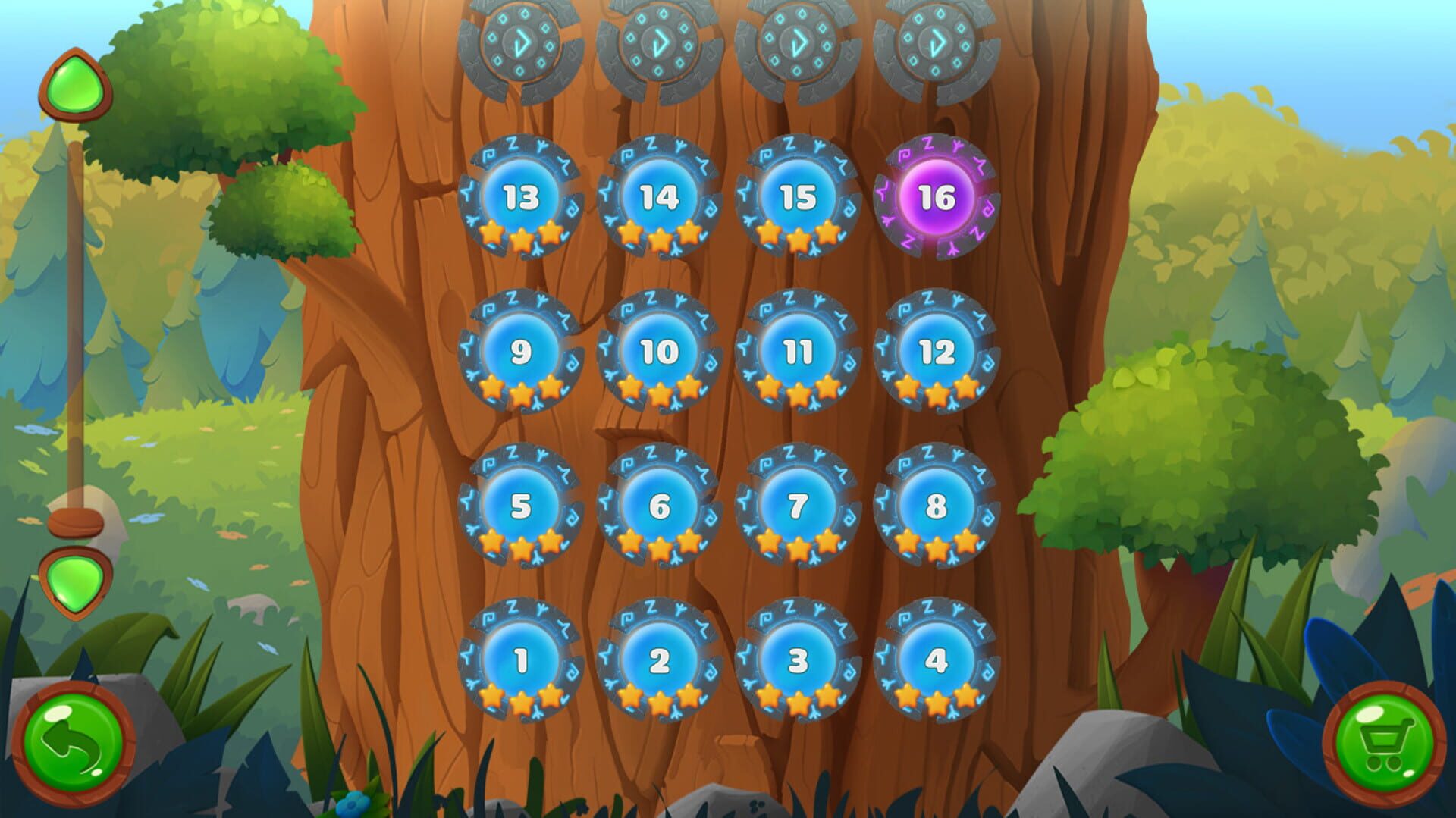Open level 3
The image size is (1456, 818).
click(x=798, y=662)
